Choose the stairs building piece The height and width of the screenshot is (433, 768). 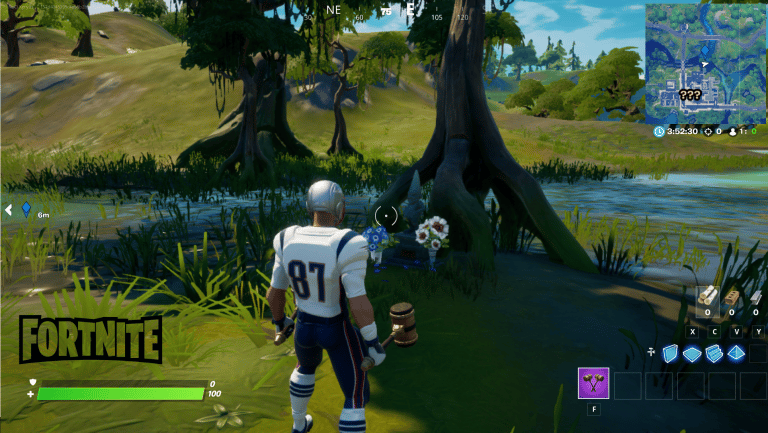[714, 352]
